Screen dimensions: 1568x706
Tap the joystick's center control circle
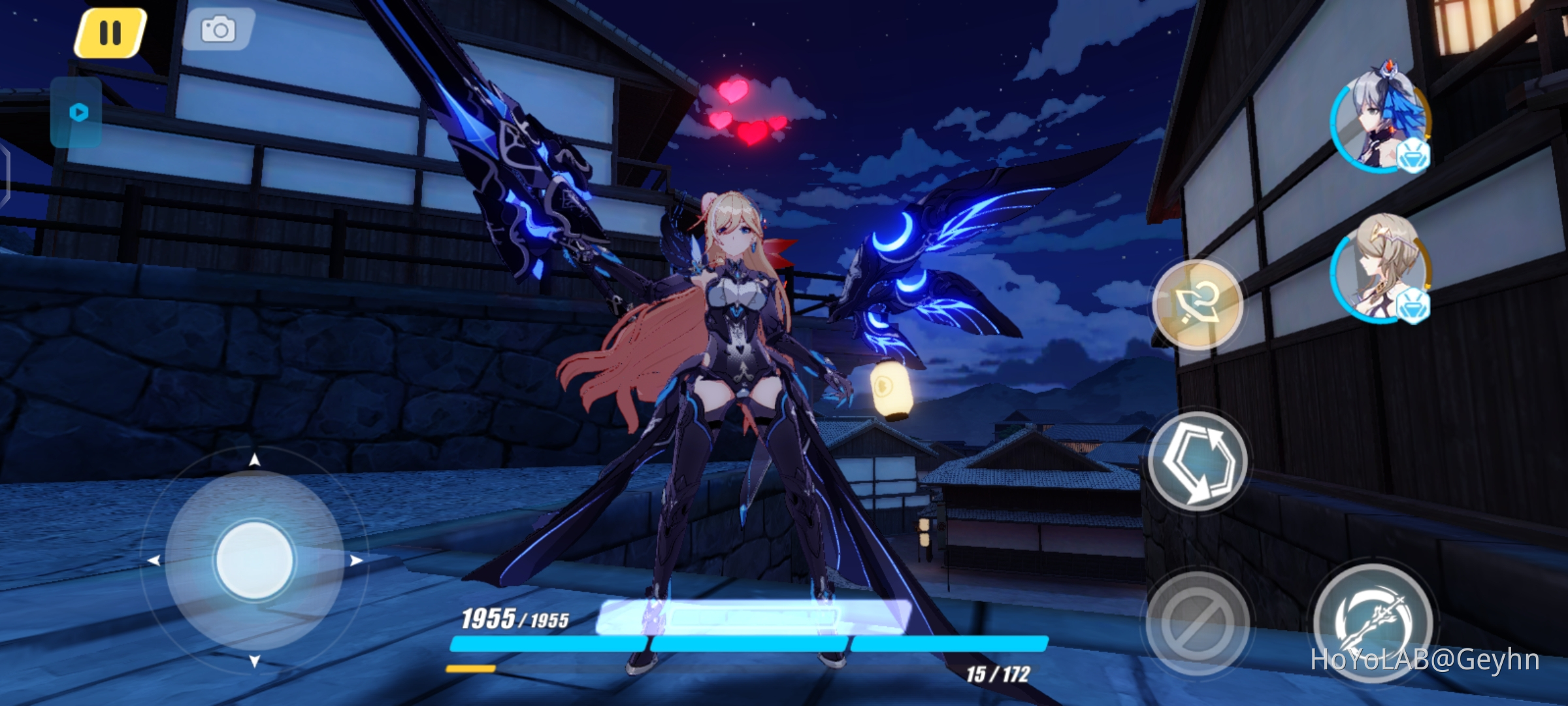pos(255,561)
